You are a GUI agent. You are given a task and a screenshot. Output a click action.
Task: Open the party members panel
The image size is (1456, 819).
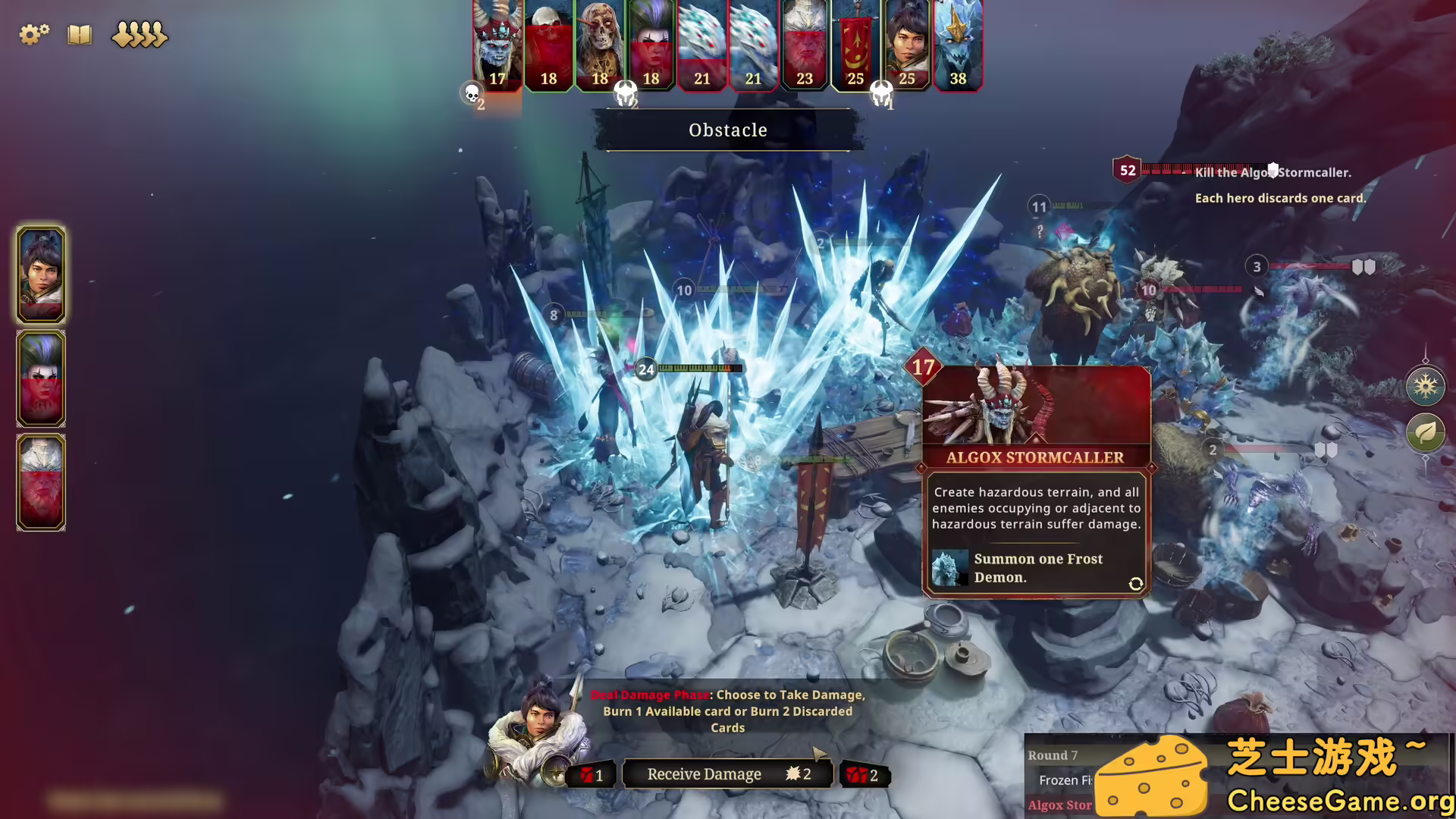pos(139,35)
